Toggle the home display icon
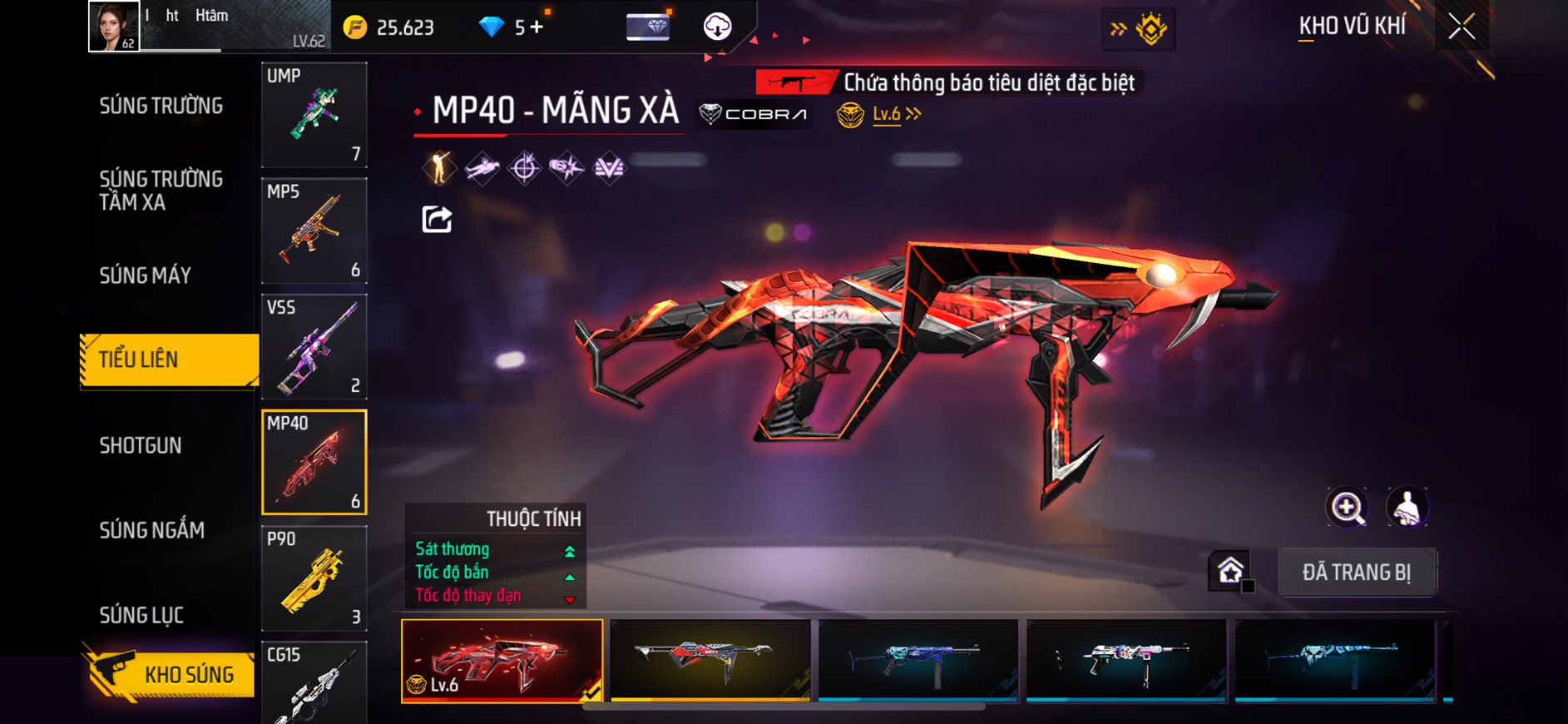The width and height of the screenshot is (1568, 724). coord(1231,571)
